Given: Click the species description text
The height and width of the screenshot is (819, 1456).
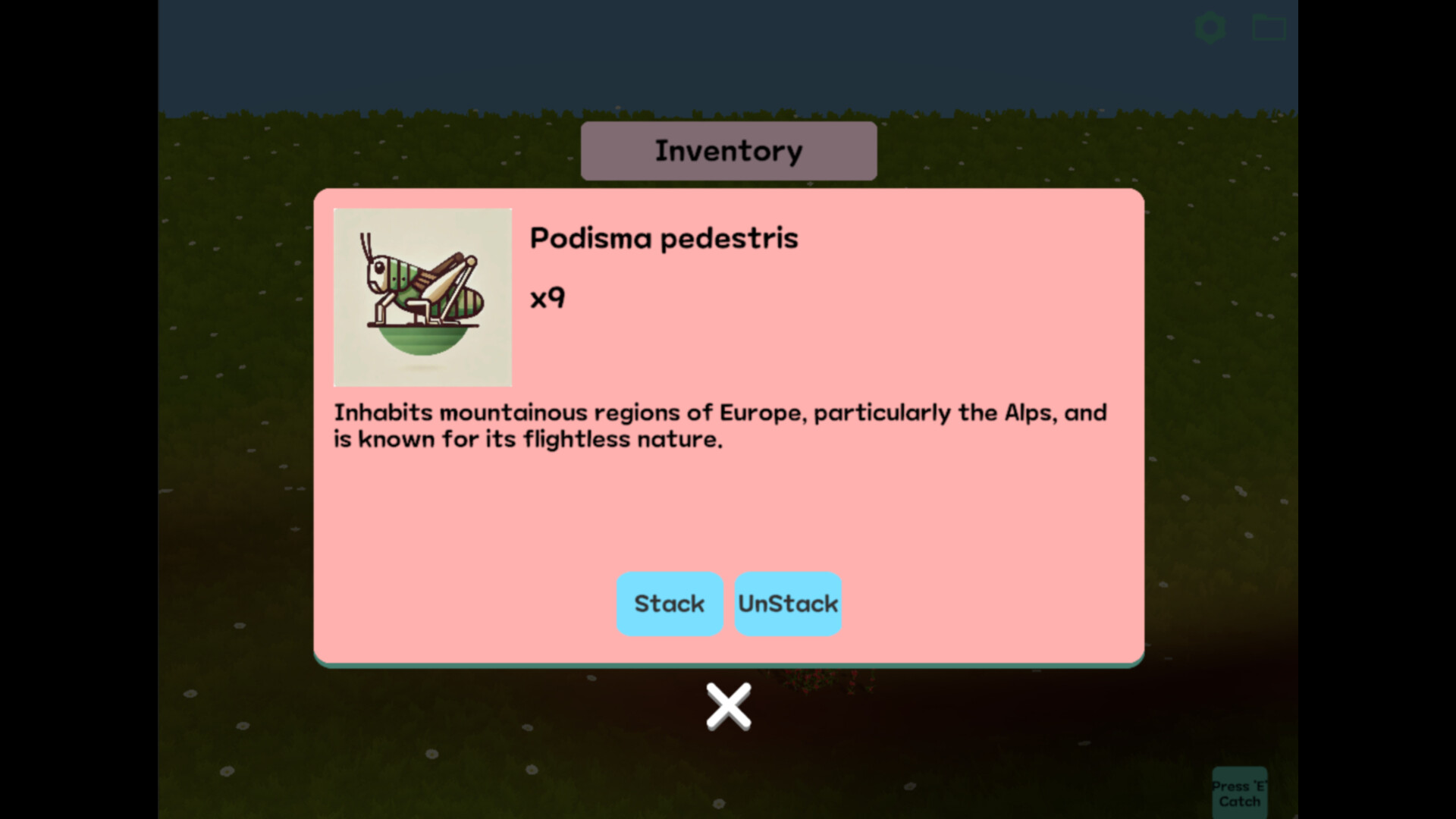Looking at the screenshot, I should coord(720,425).
